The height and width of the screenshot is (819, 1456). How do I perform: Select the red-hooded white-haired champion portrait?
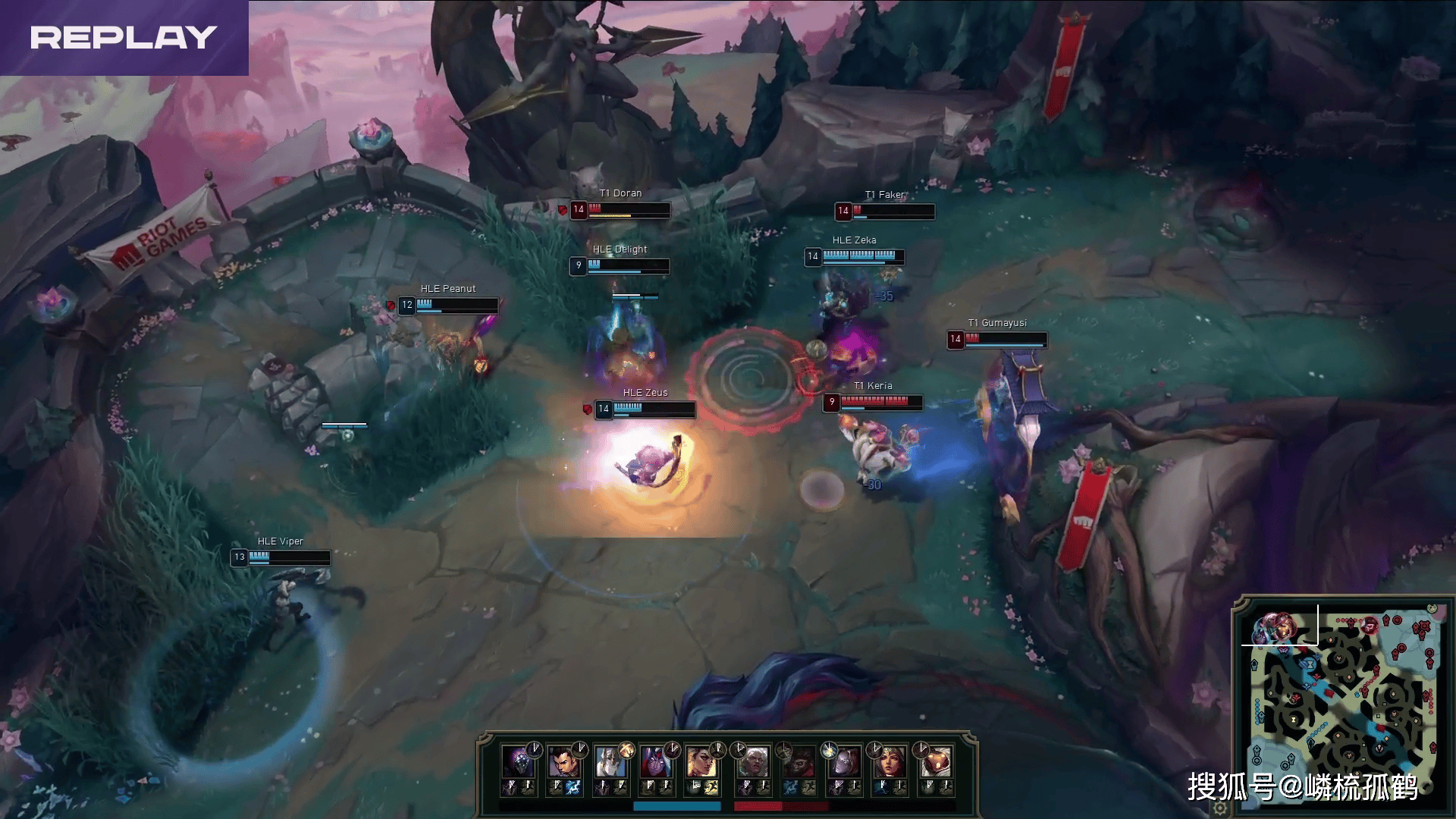[x=654, y=761]
